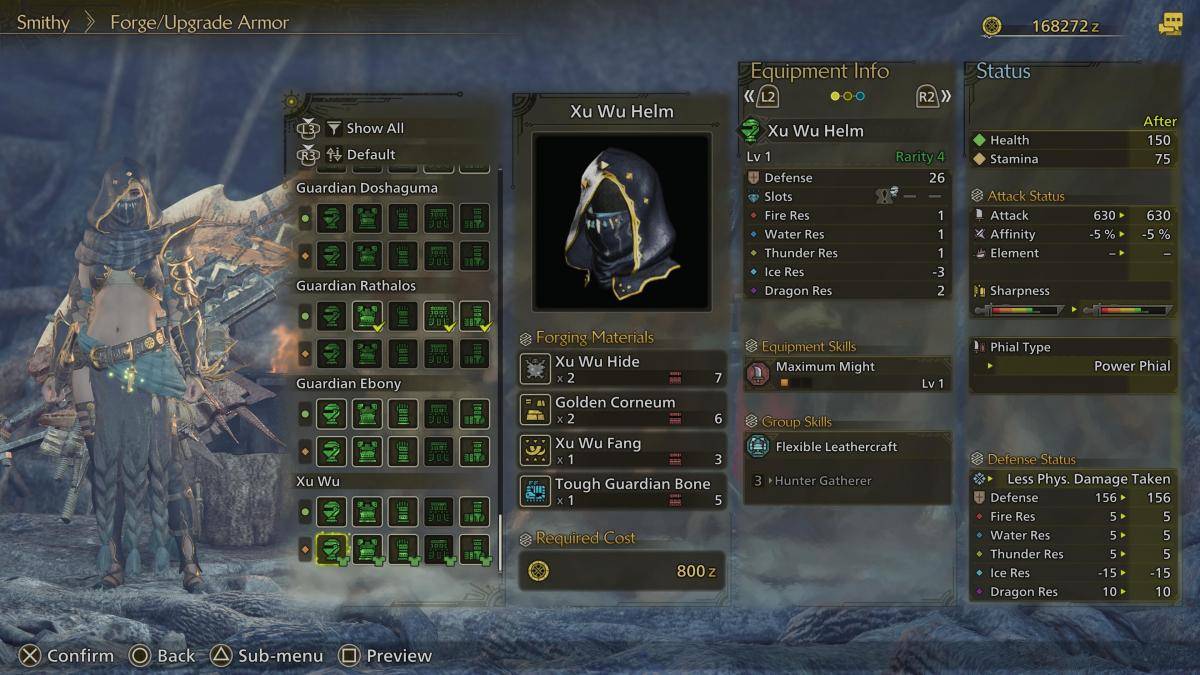
Task: View the Maximum Might equipment skill
Action: (x=847, y=374)
